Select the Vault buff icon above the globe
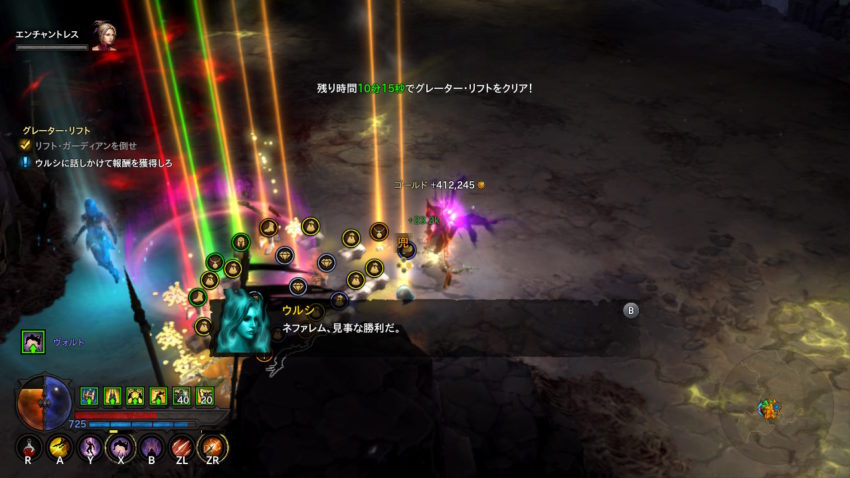Image resolution: width=850 pixels, height=478 pixels. coord(32,342)
